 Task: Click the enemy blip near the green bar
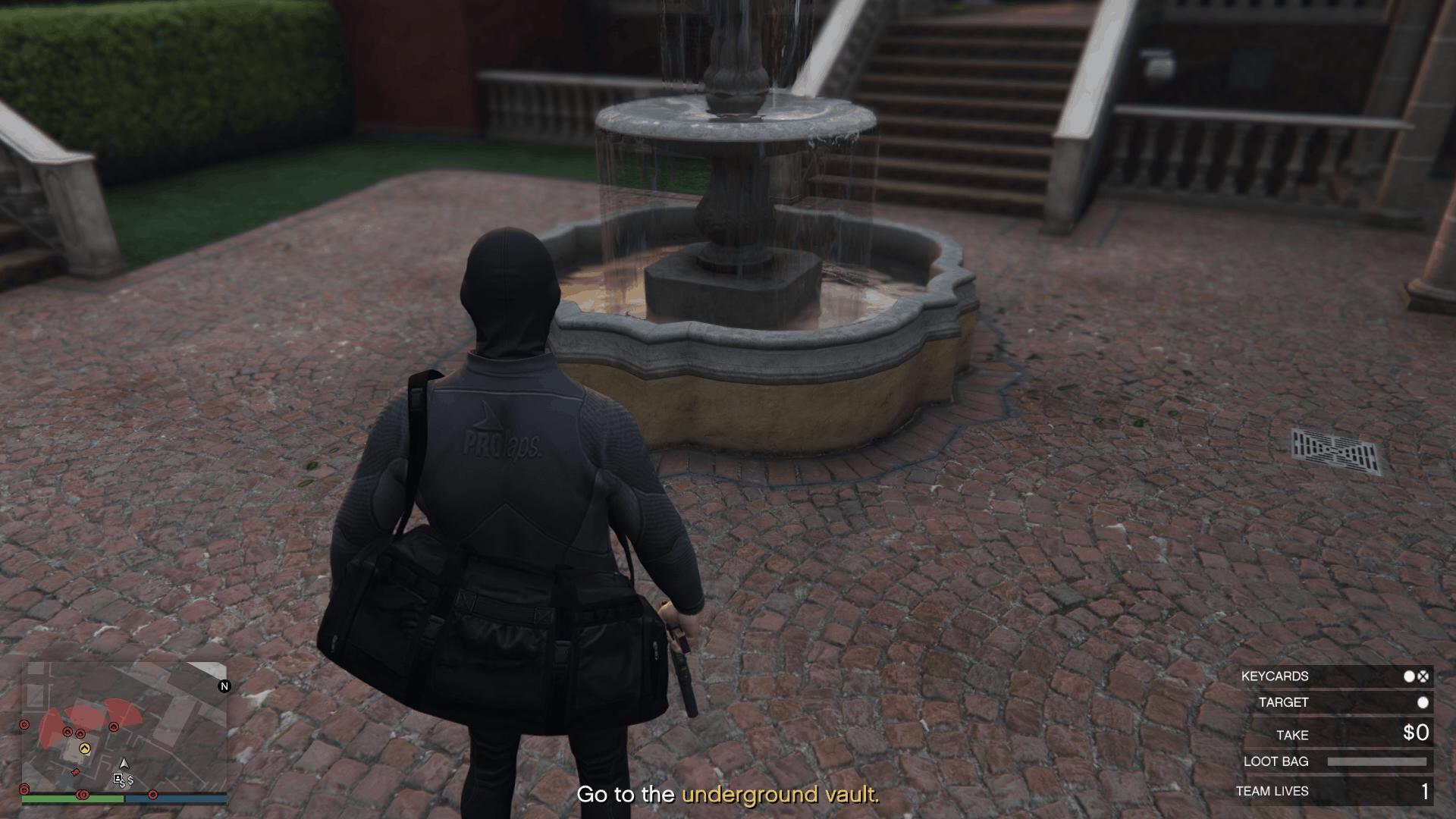(83, 795)
